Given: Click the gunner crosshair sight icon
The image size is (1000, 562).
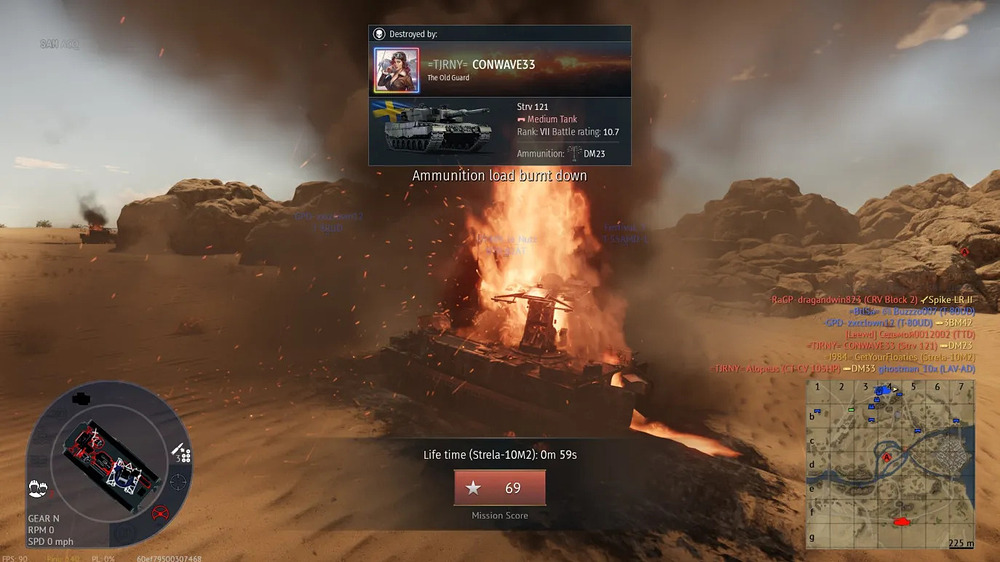Looking at the screenshot, I should (x=178, y=482).
